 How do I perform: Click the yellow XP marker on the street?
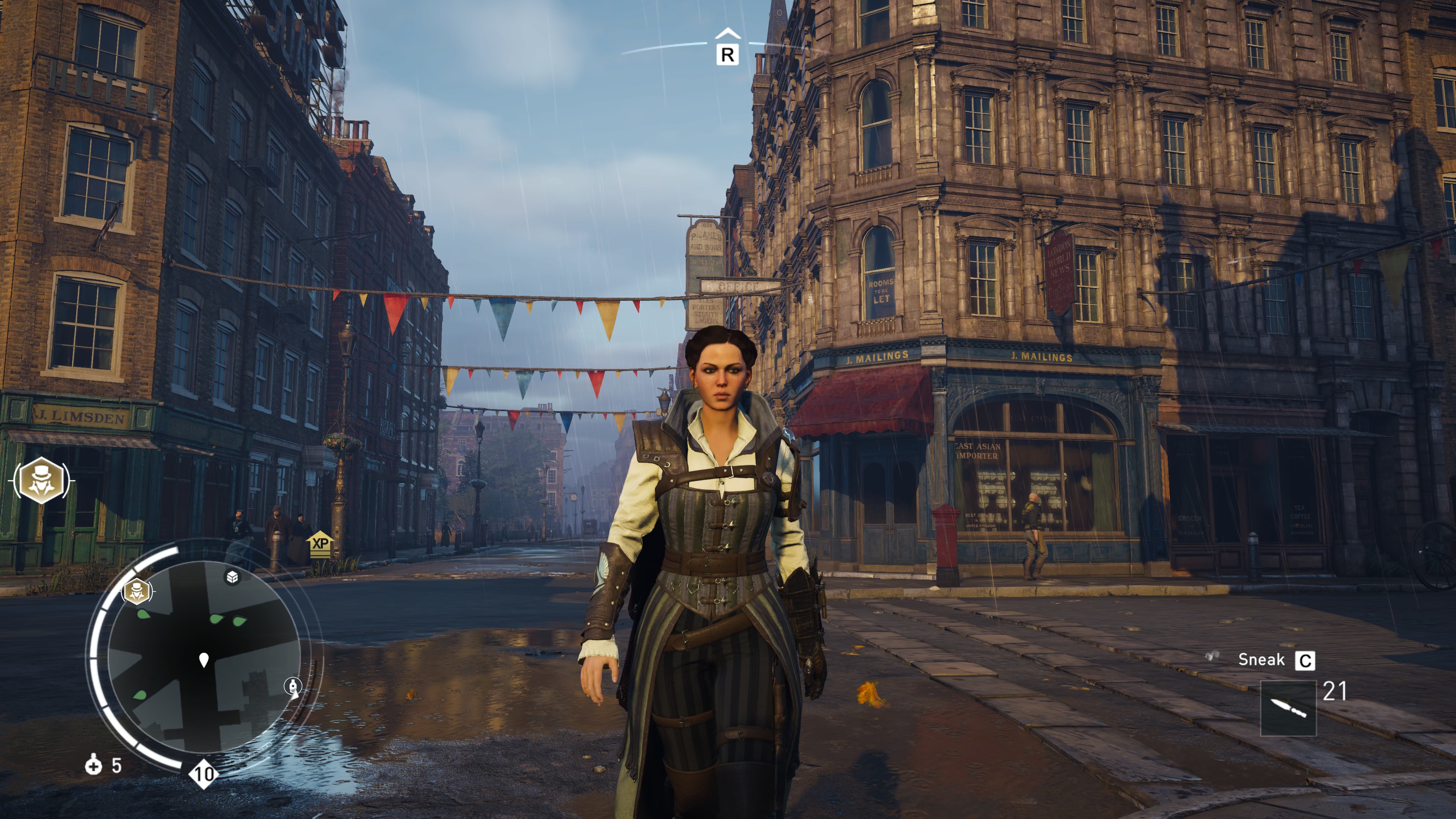320,544
